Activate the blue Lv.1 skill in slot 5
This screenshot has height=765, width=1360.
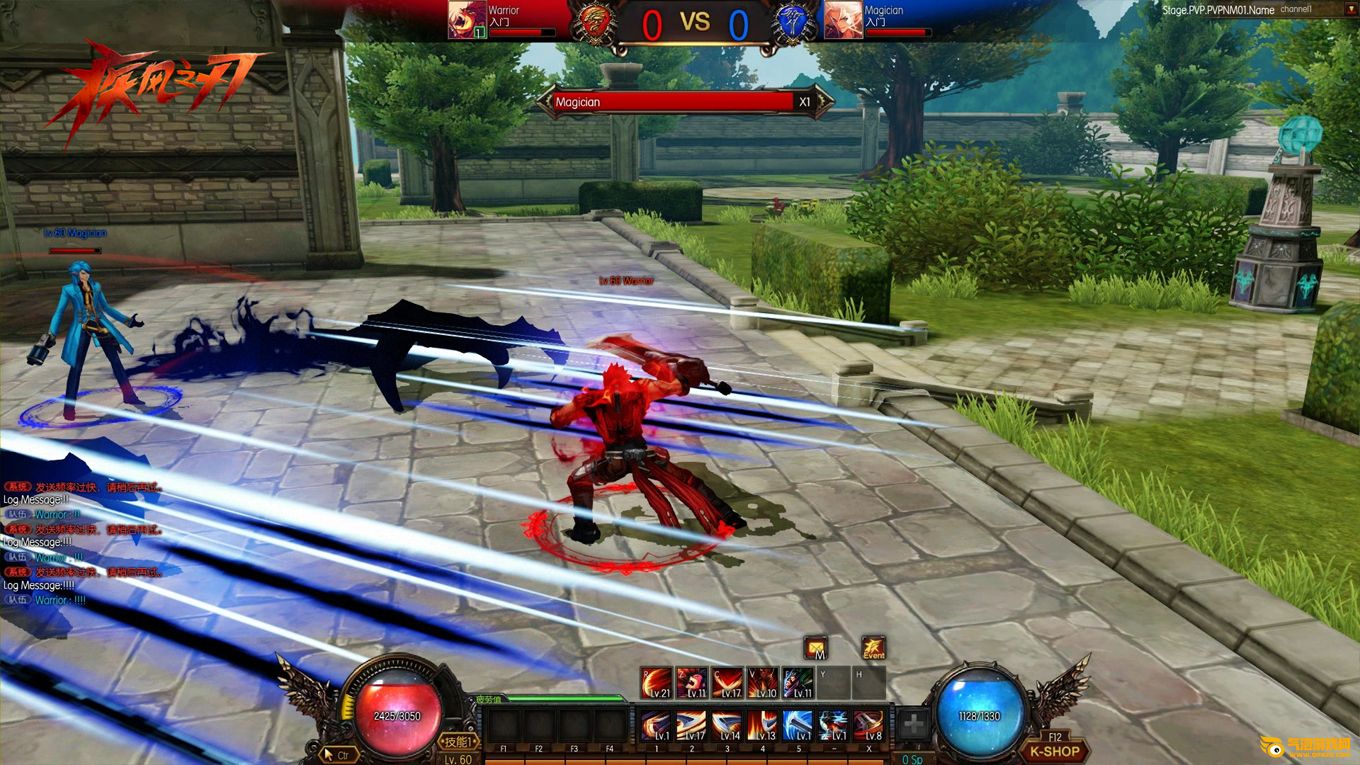point(797,724)
